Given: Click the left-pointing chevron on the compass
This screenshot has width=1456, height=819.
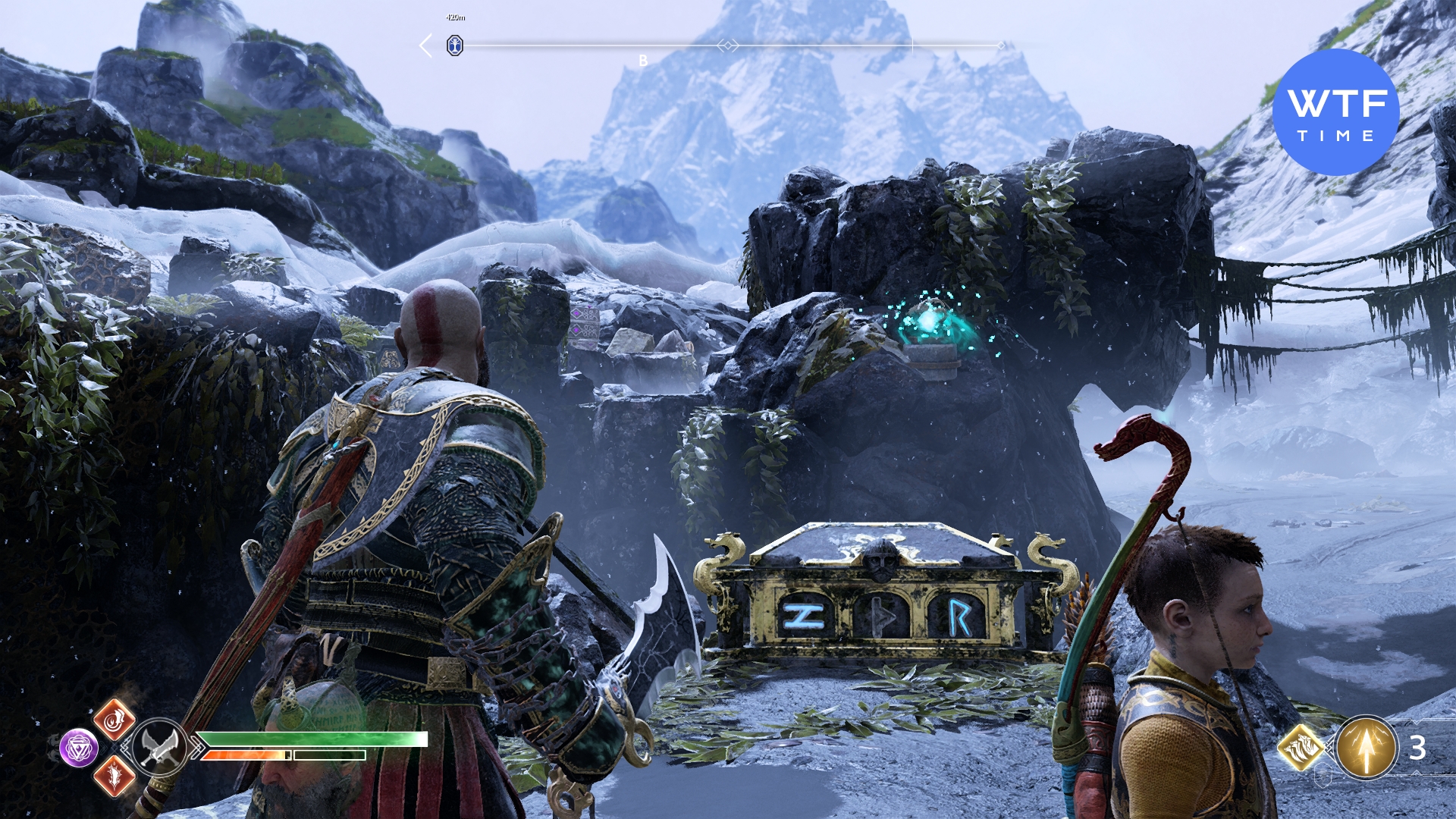Looking at the screenshot, I should pos(426,45).
